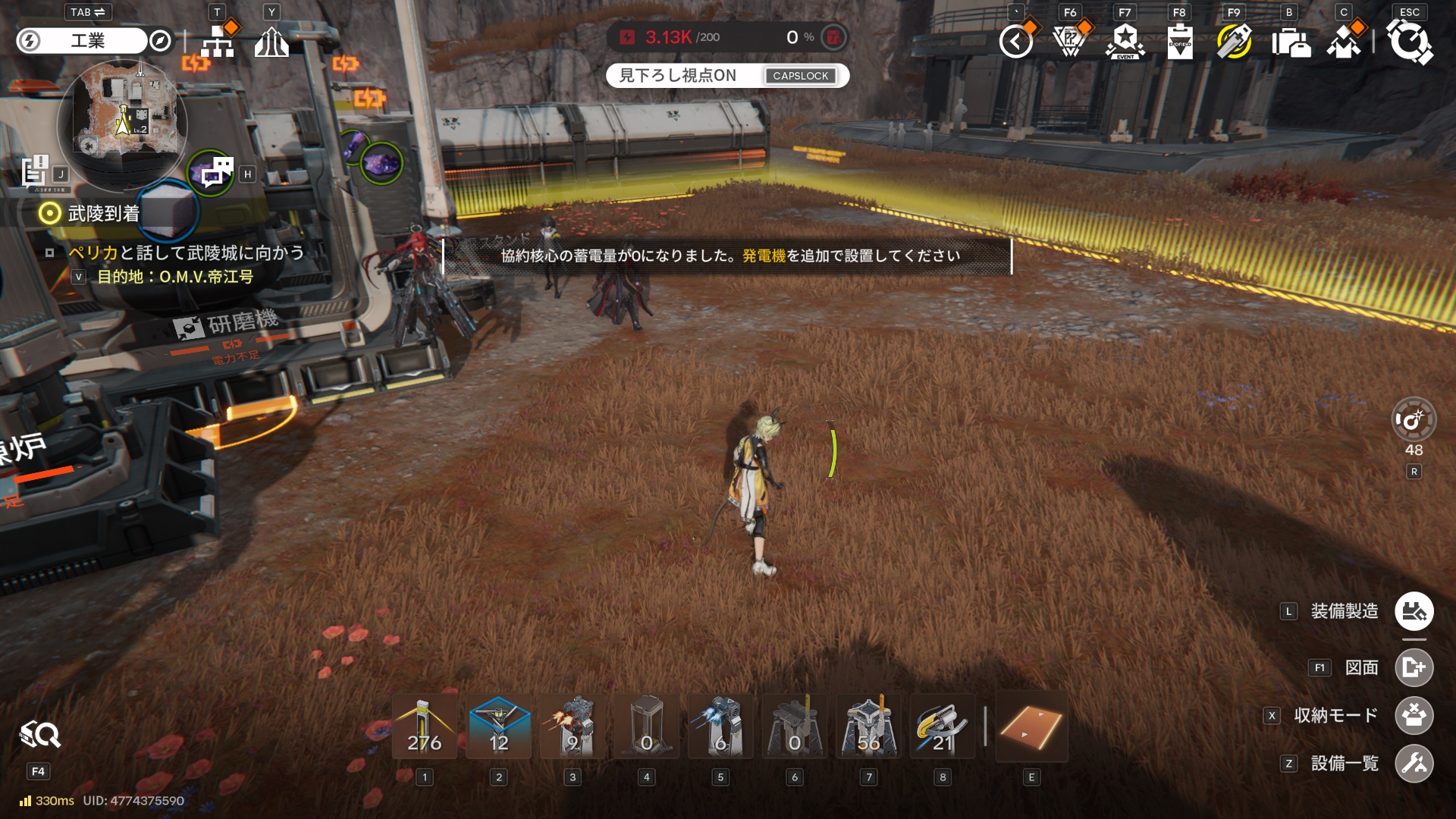Viewport: 1456px width, 819px height.
Task: Open the backpack inventory icon
Action: (x=1291, y=42)
